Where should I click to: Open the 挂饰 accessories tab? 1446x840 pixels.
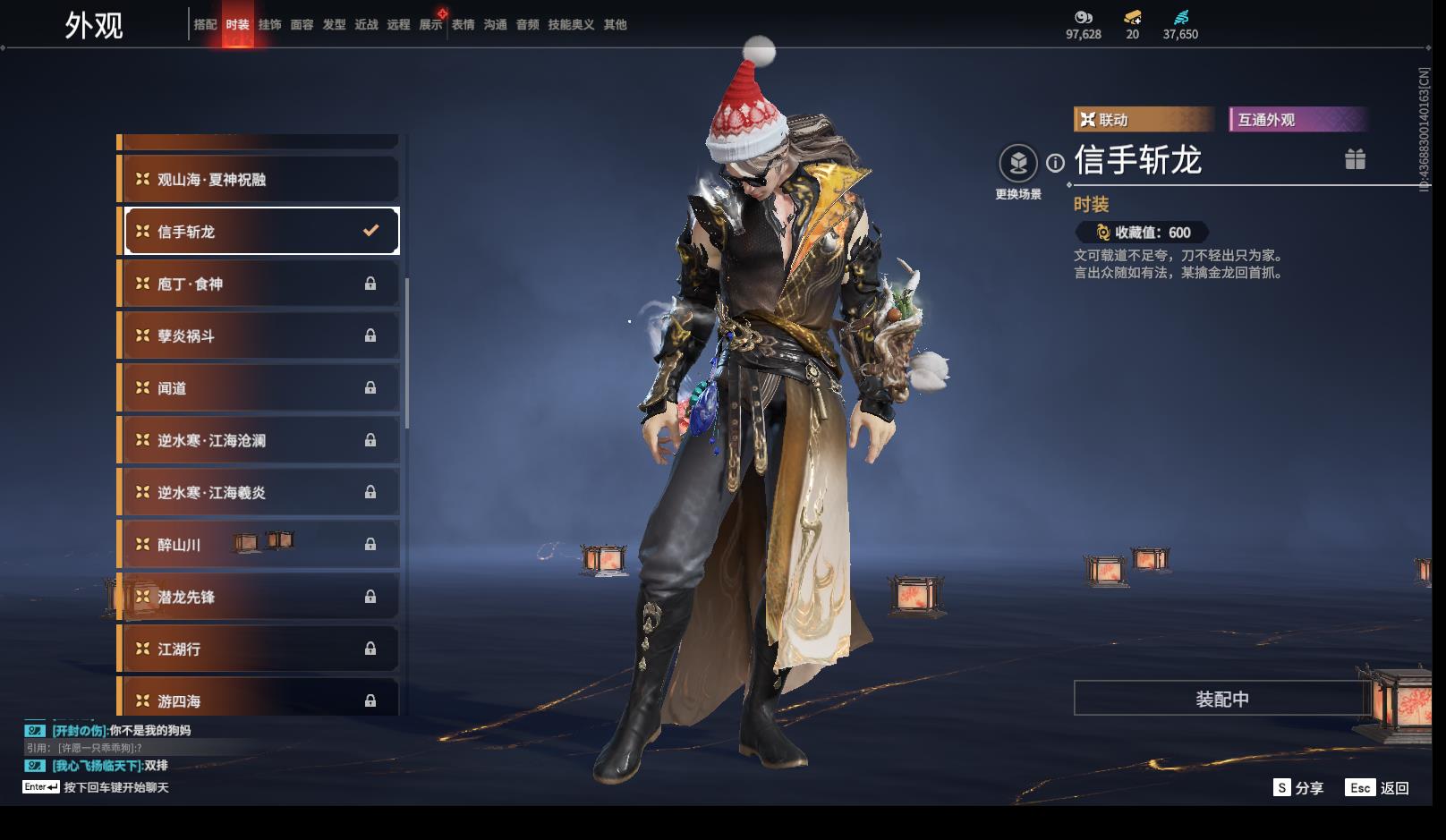(269, 25)
